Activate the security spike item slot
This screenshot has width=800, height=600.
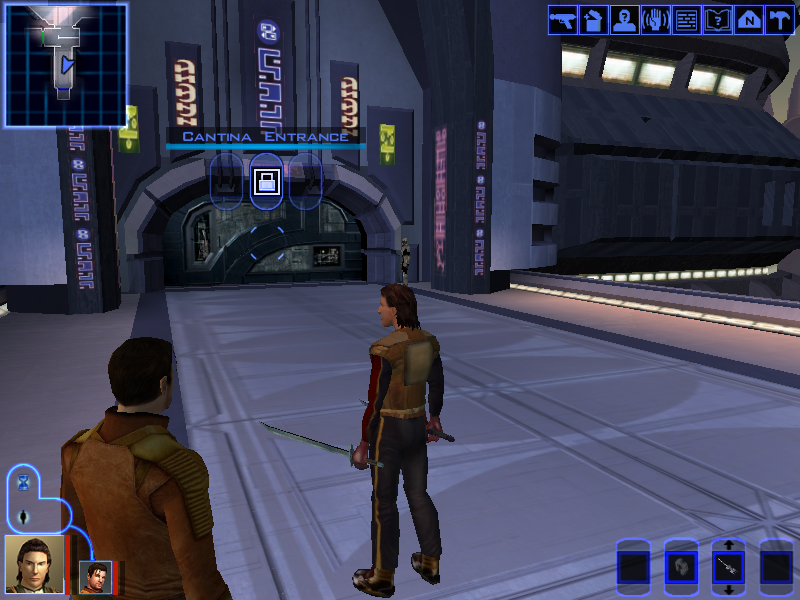[x=728, y=568]
